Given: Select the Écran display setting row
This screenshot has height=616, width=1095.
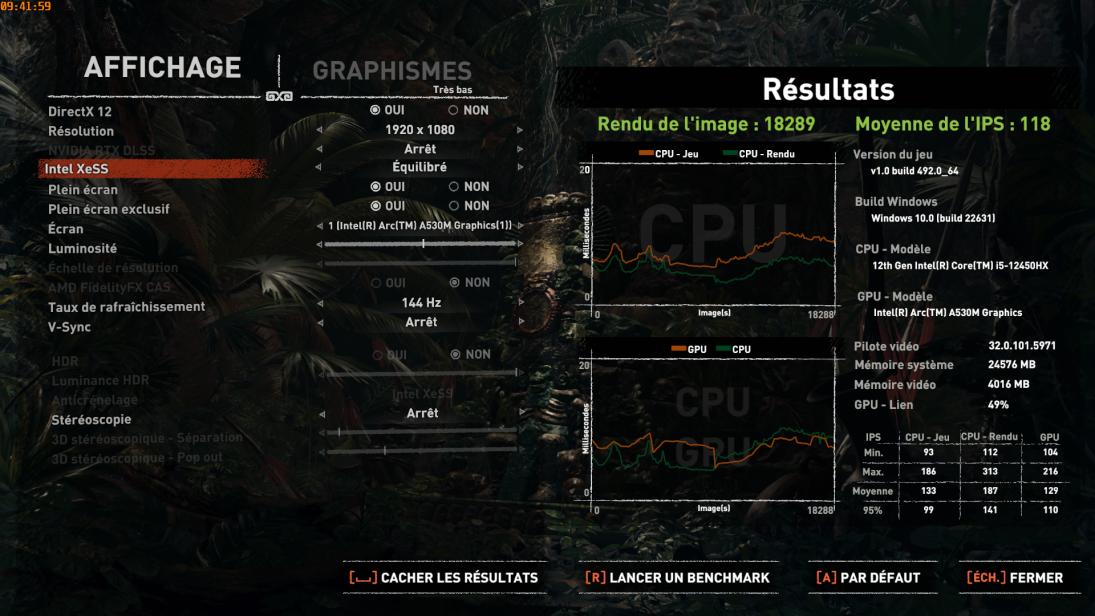Looking at the screenshot, I should tap(67, 229).
